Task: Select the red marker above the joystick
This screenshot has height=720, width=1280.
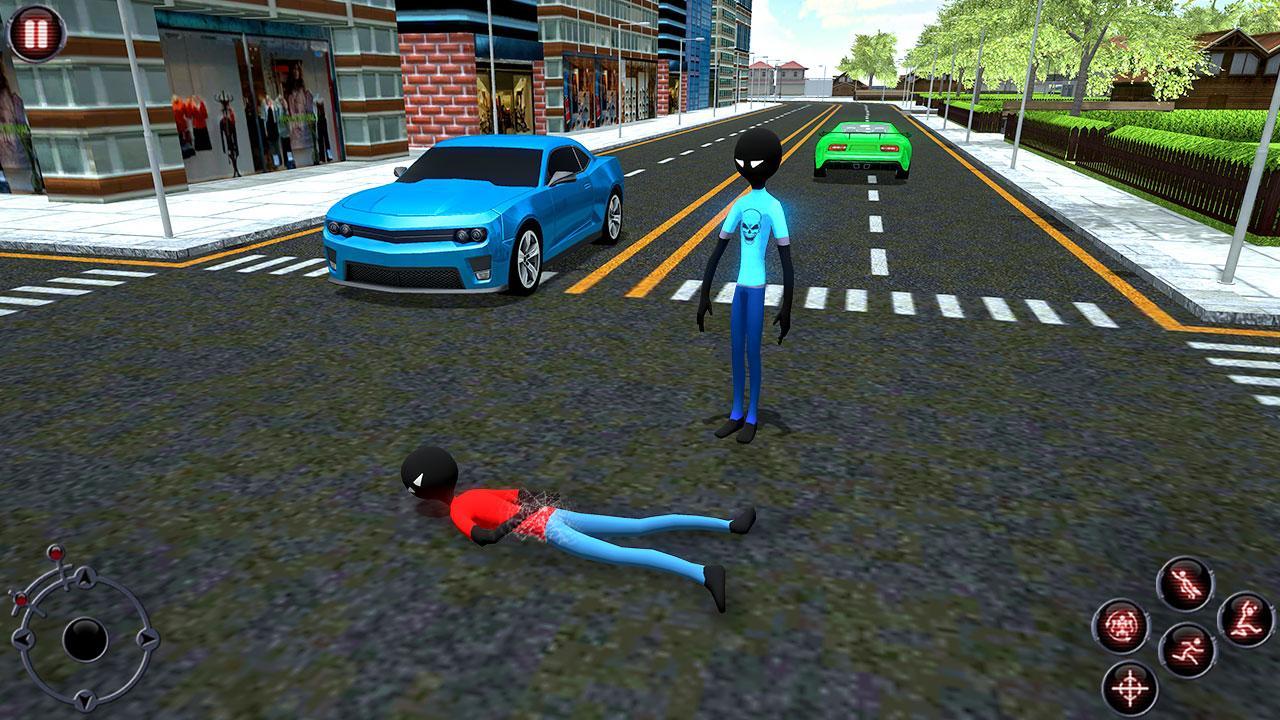Action: click(55, 554)
